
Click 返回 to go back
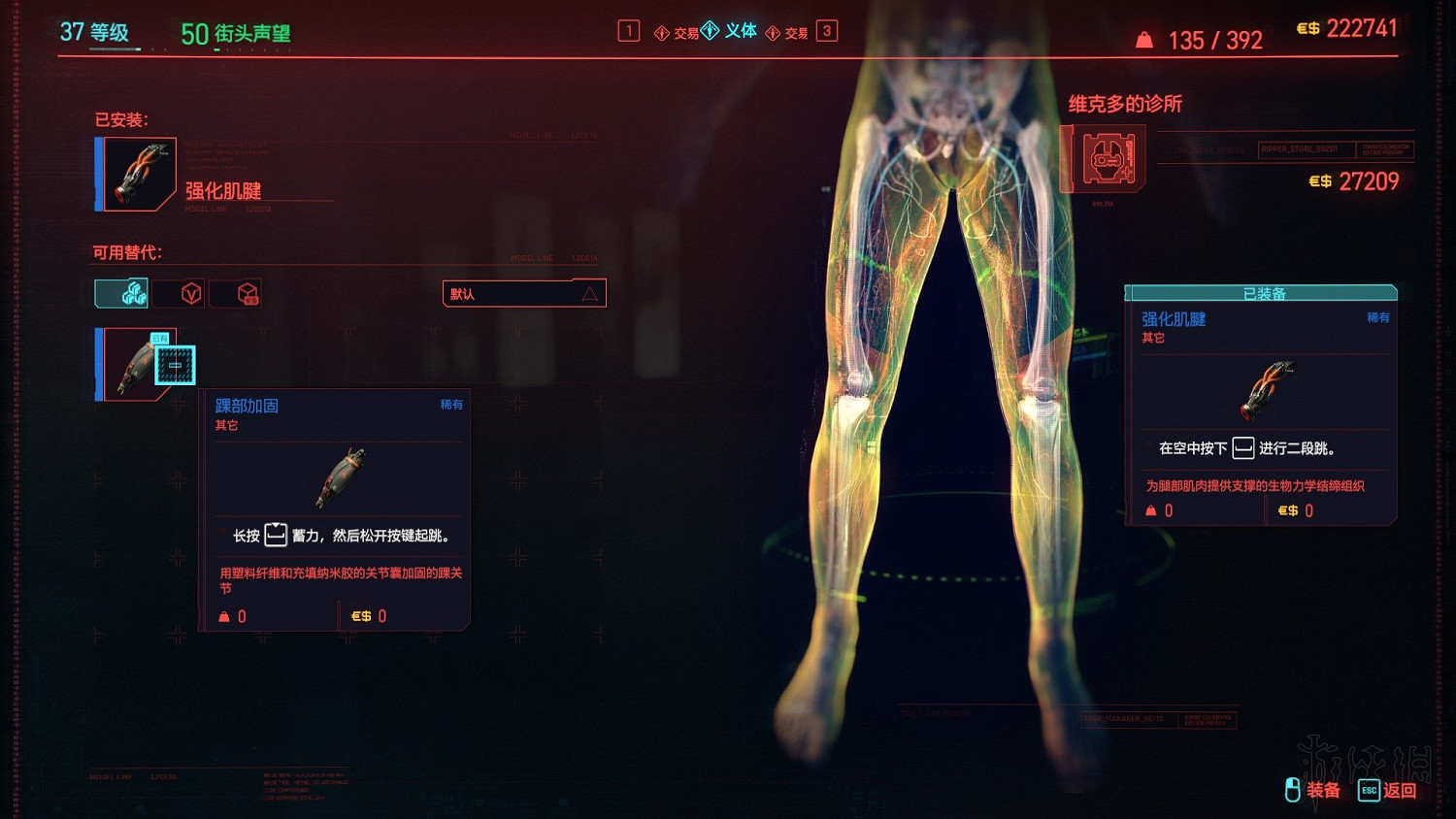pos(1400,791)
